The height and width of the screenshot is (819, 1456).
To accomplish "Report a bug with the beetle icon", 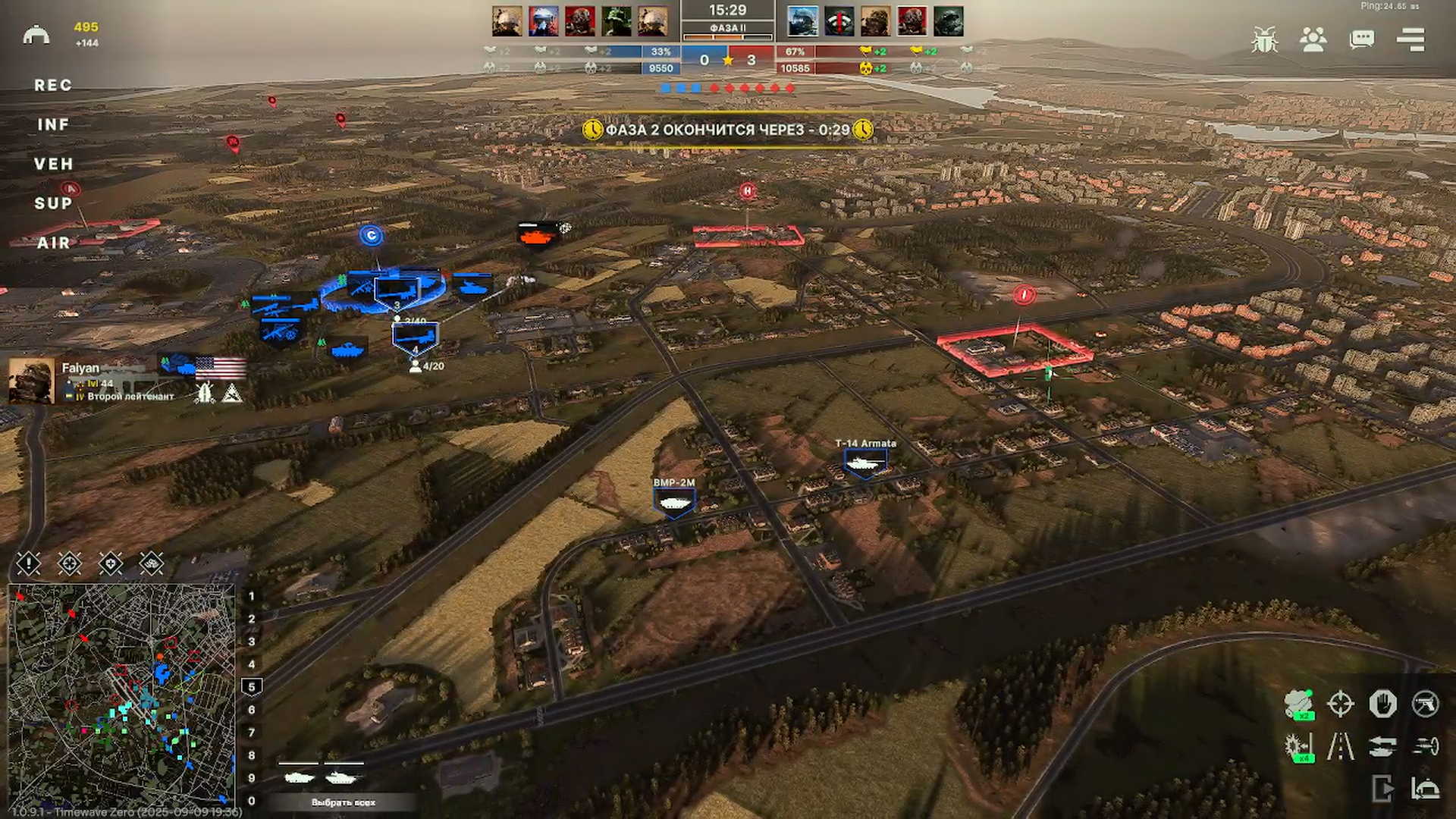I will (x=1264, y=40).
